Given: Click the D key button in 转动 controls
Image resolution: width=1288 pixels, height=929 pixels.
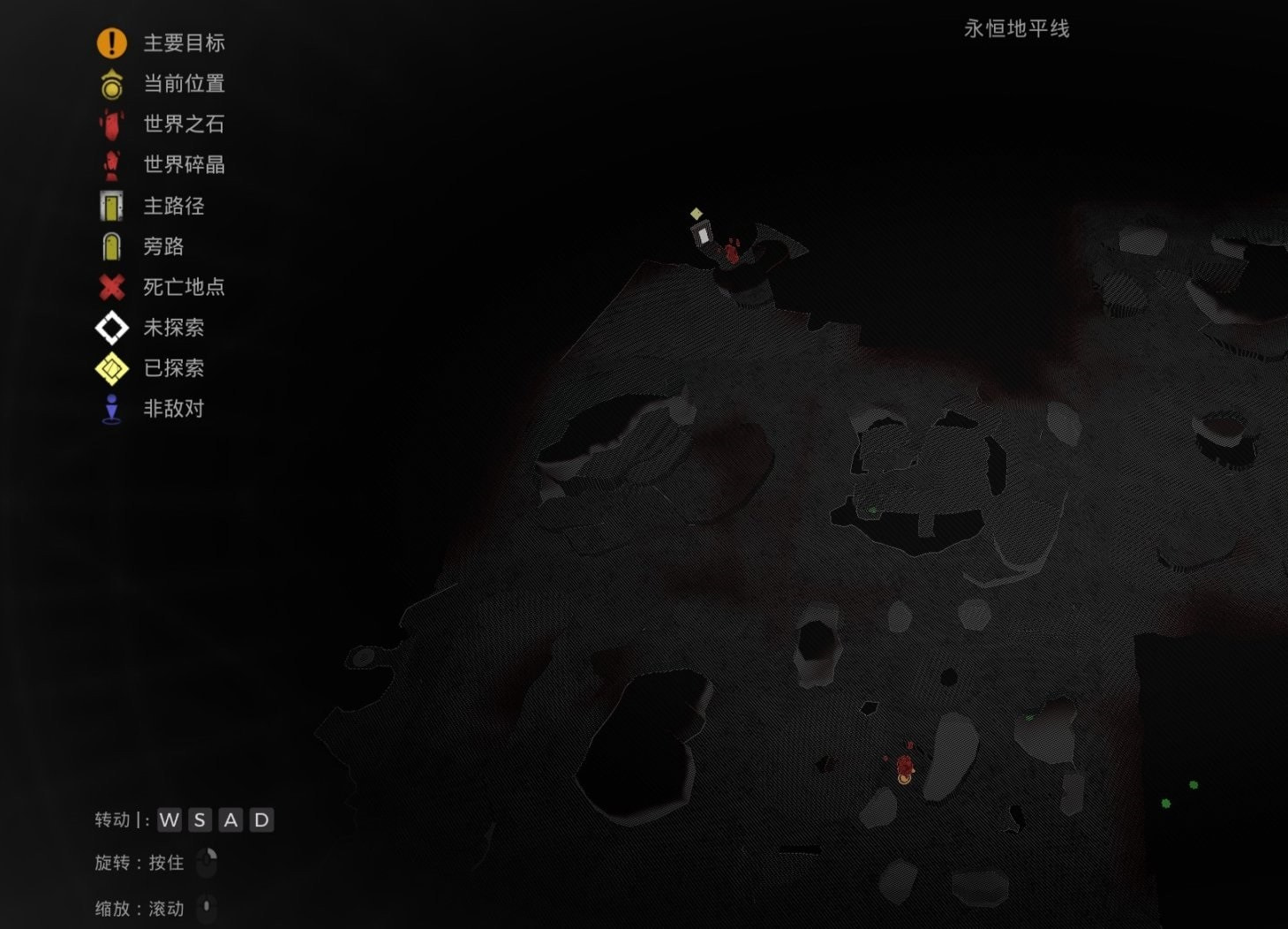Looking at the screenshot, I should 260,820.
